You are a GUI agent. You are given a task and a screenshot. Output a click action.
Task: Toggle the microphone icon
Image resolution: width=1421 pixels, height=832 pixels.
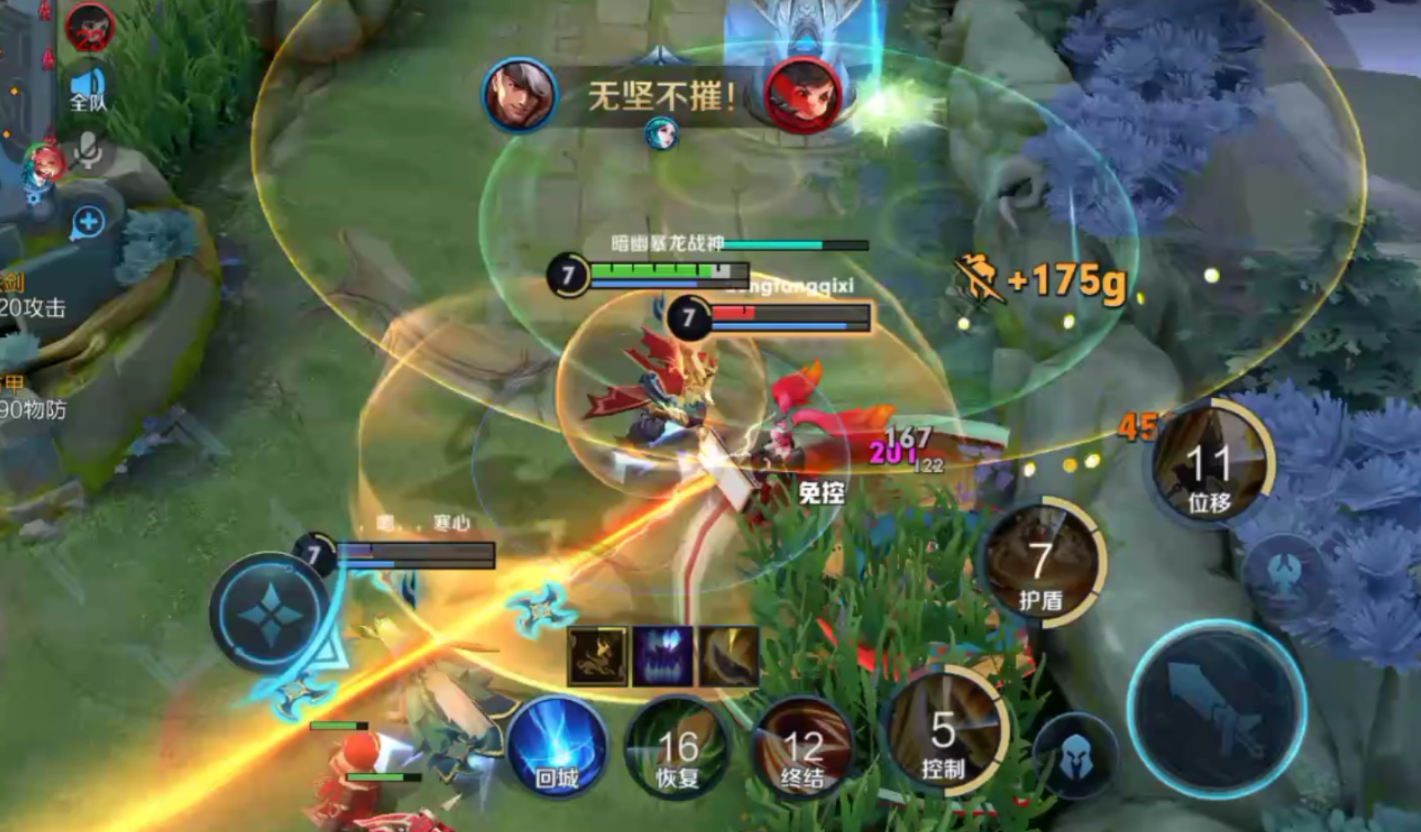88,152
